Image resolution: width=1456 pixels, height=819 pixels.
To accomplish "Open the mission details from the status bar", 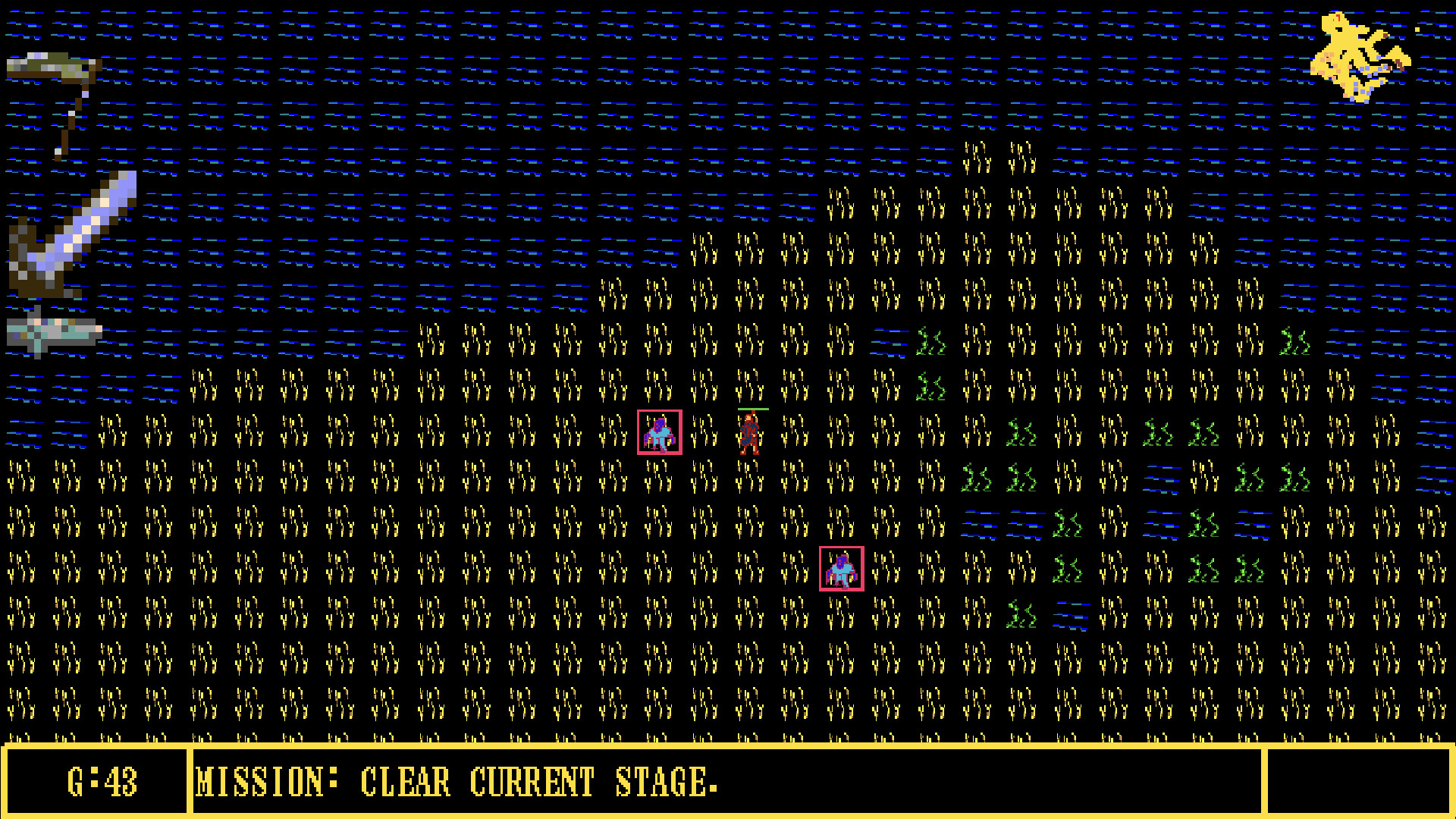I will [x=455, y=783].
